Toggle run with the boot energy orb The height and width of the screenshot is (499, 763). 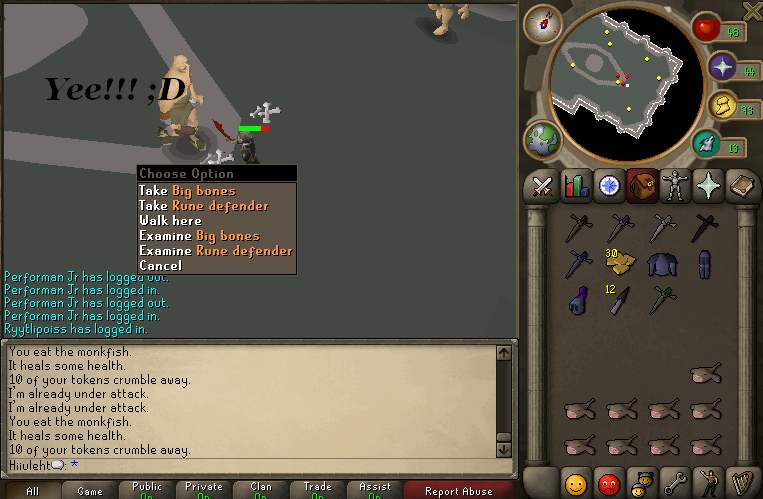(708, 144)
